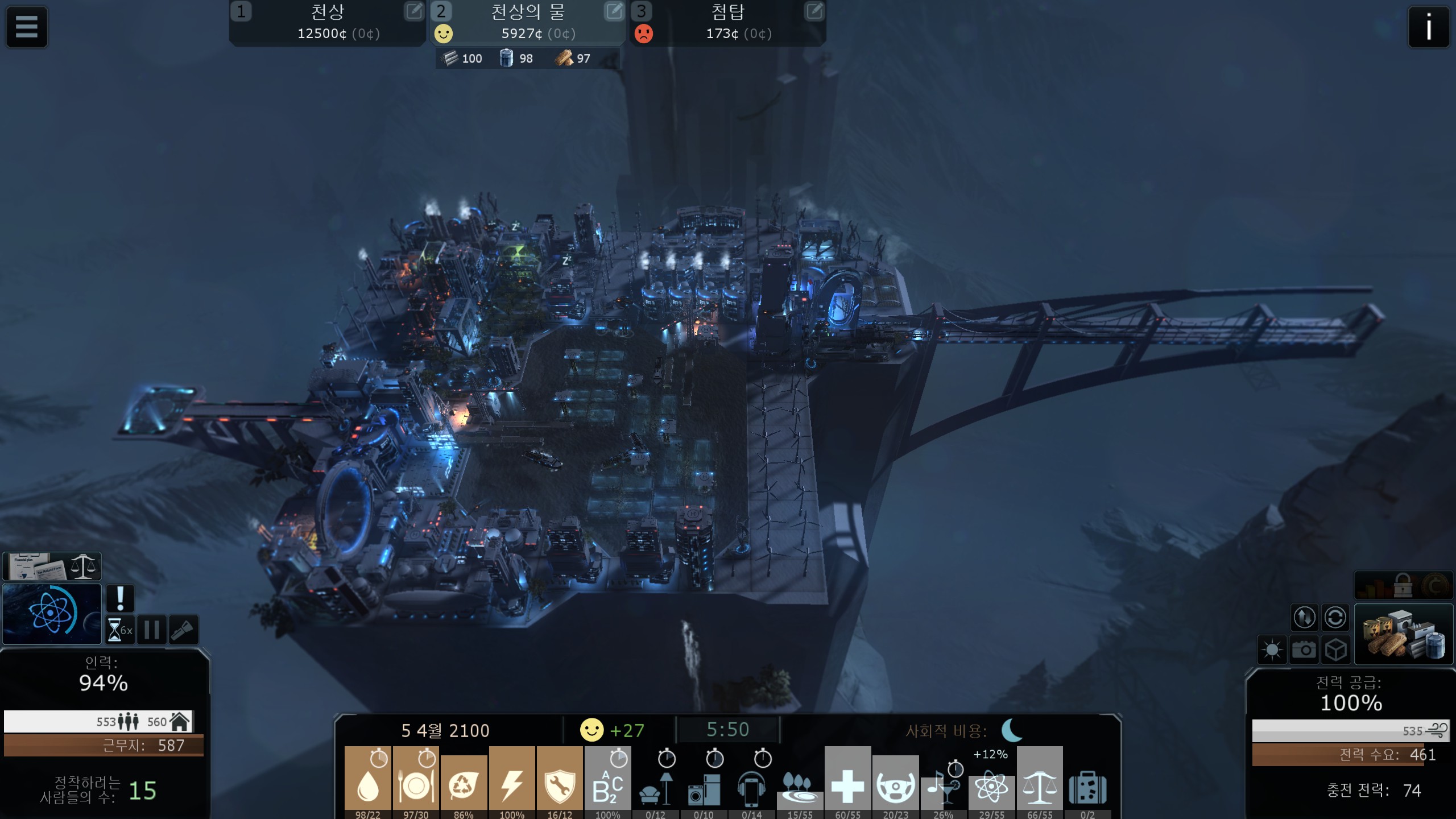Select the medical cross healthcare indicator
1456x819 pixels.
click(x=847, y=782)
